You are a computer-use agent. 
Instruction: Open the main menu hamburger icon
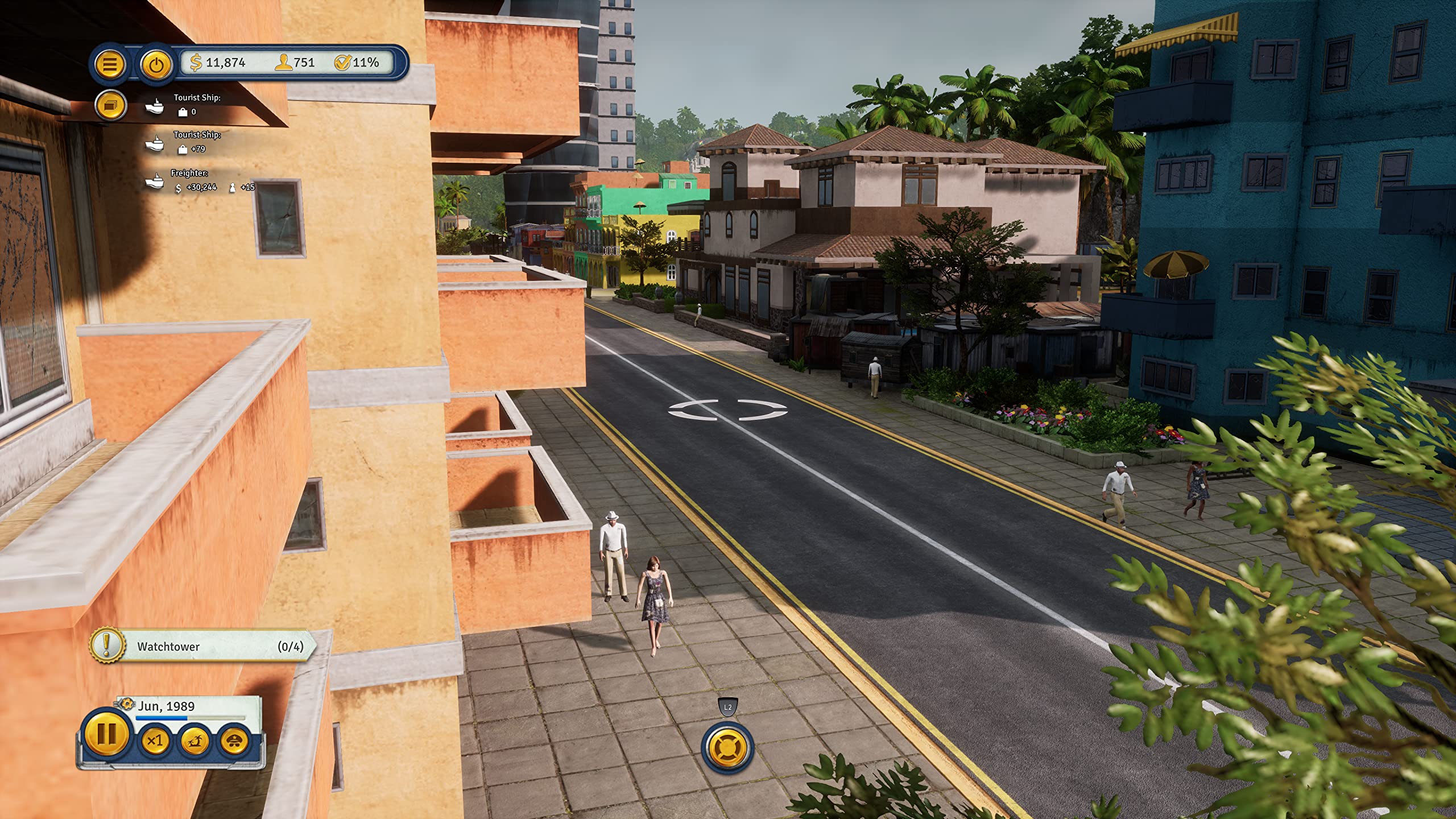tap(111, 63)
